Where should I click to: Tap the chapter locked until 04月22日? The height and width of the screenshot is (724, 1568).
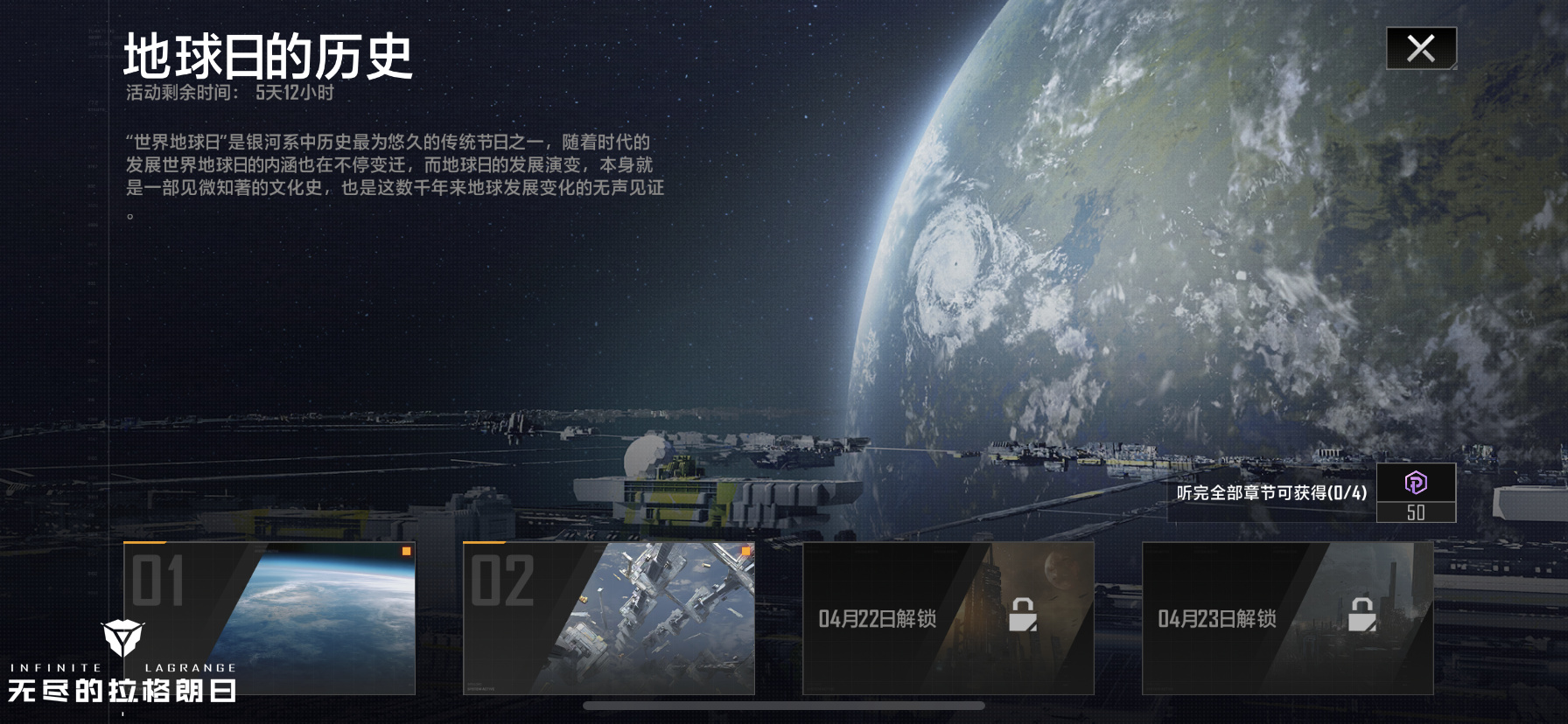(x=948, y=618)
